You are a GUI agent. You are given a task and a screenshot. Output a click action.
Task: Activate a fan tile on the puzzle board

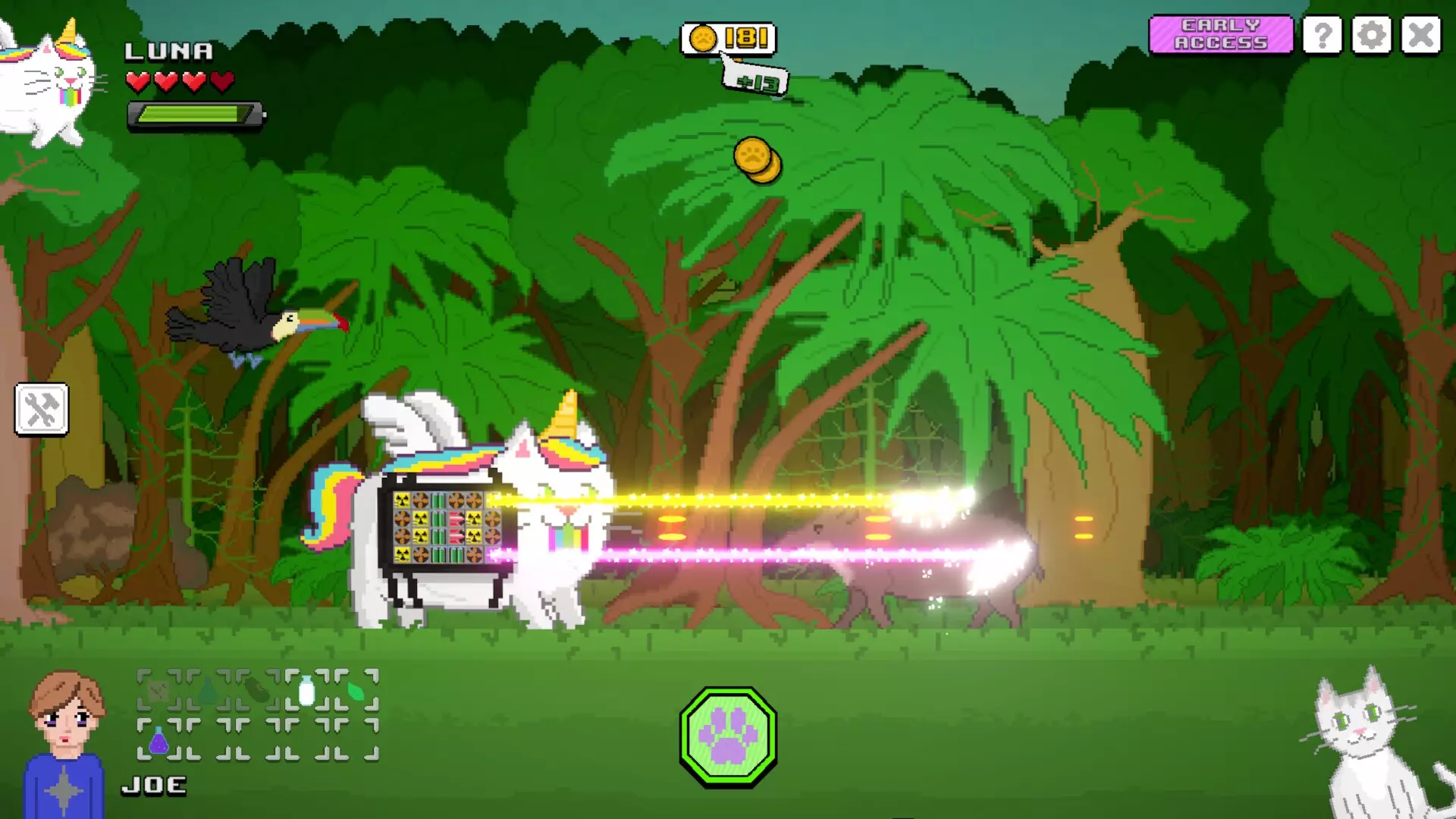click(x=421, y=500)
